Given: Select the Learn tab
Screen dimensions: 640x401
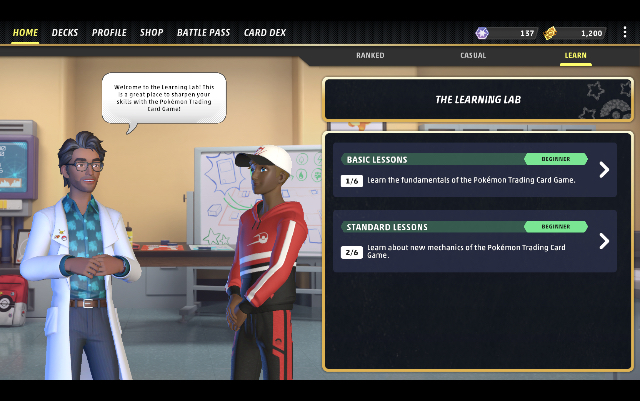Looking at the screenshot, I should pyautogui.click(x=575, y=56).
